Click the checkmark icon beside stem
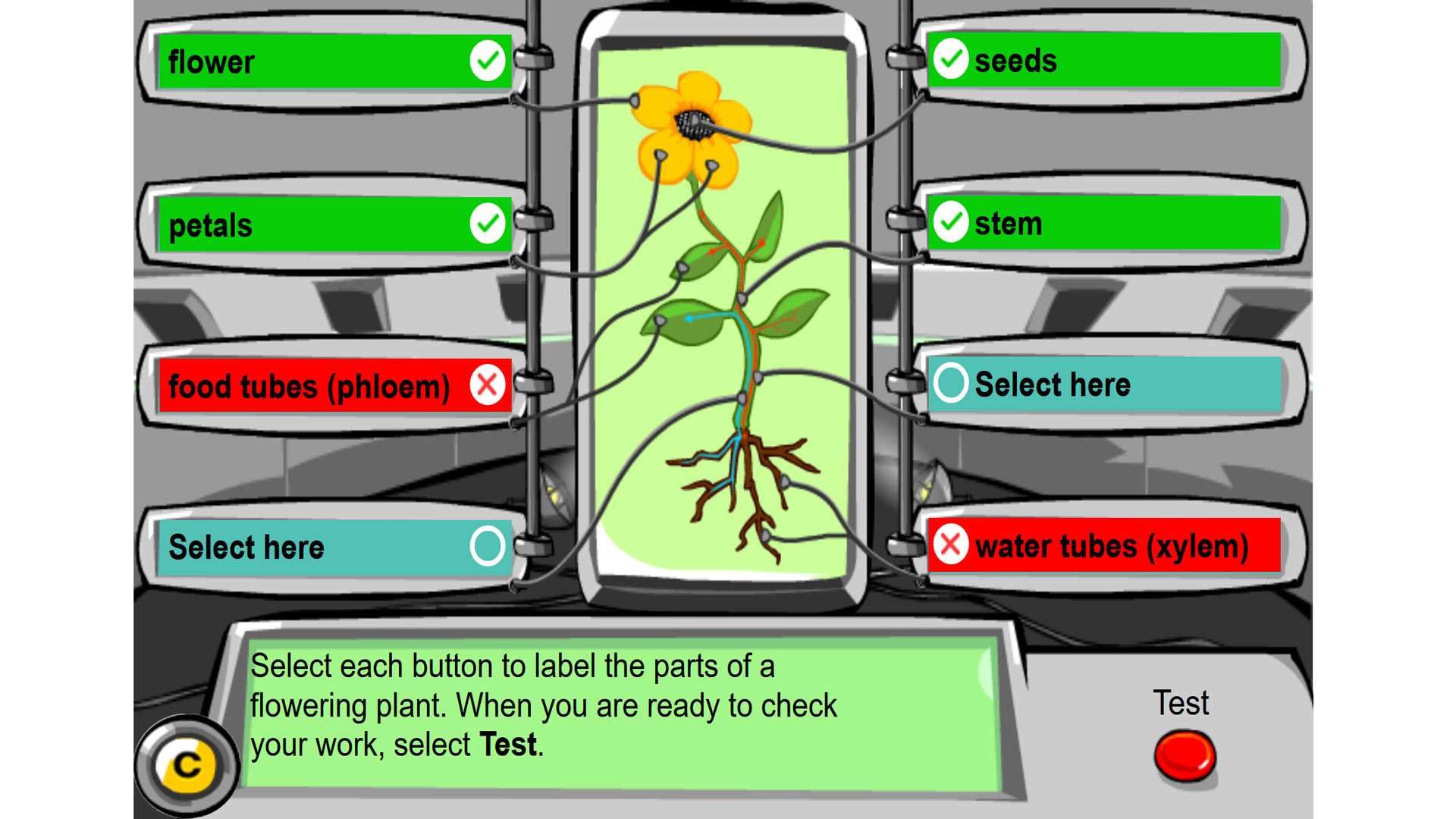The width and height of the screenshot is (1456, 819). click(x=950, y=224)
